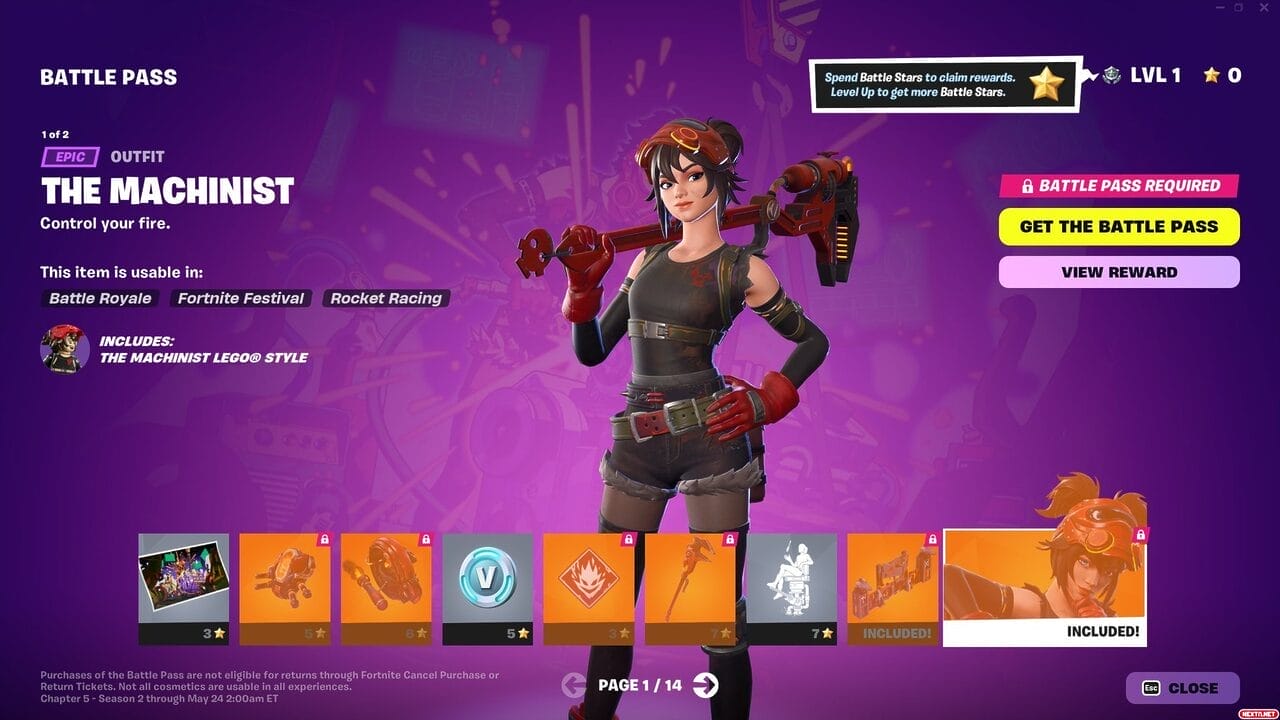Click the Battle Stars star counter icon
The width and height of the screenshot is (1280, 720).
[x=1213, y=75]
